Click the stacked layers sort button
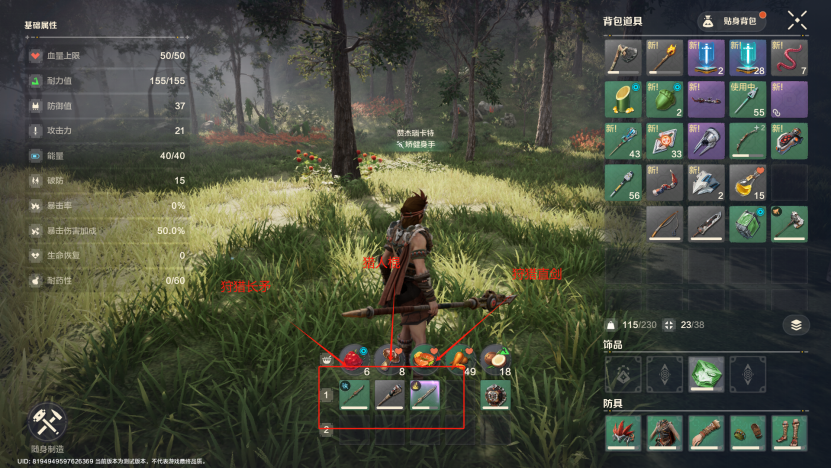The image size is (832, 468). (795, 324)
